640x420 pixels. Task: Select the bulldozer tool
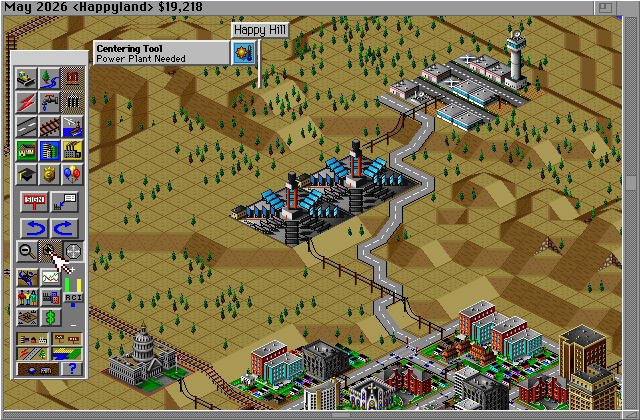coord(27,77)
